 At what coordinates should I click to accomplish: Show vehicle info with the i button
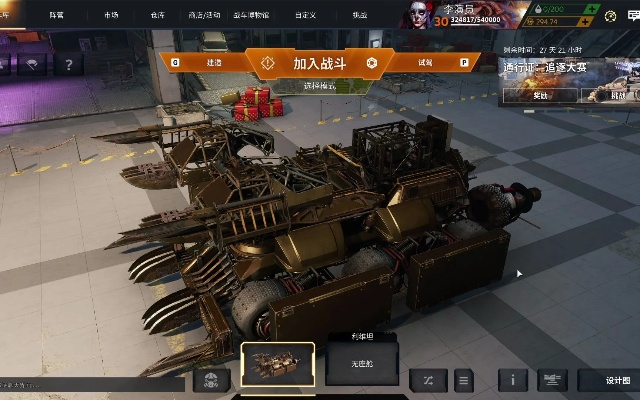click(513, 380)
